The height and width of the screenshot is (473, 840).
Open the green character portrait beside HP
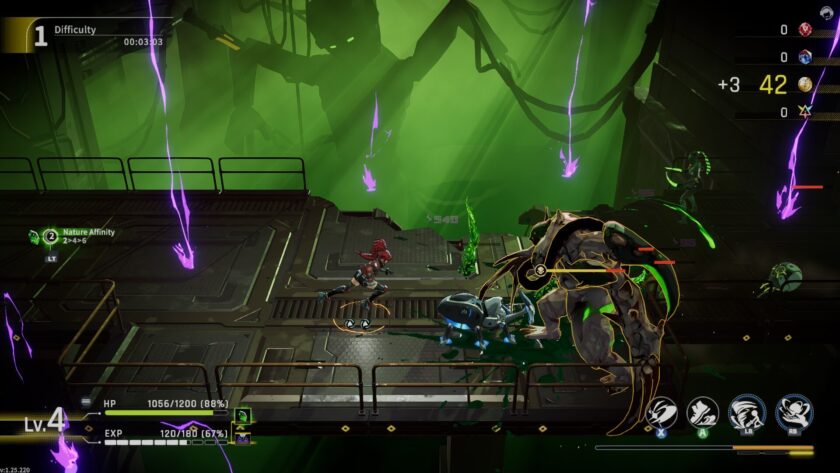point(241,414)
